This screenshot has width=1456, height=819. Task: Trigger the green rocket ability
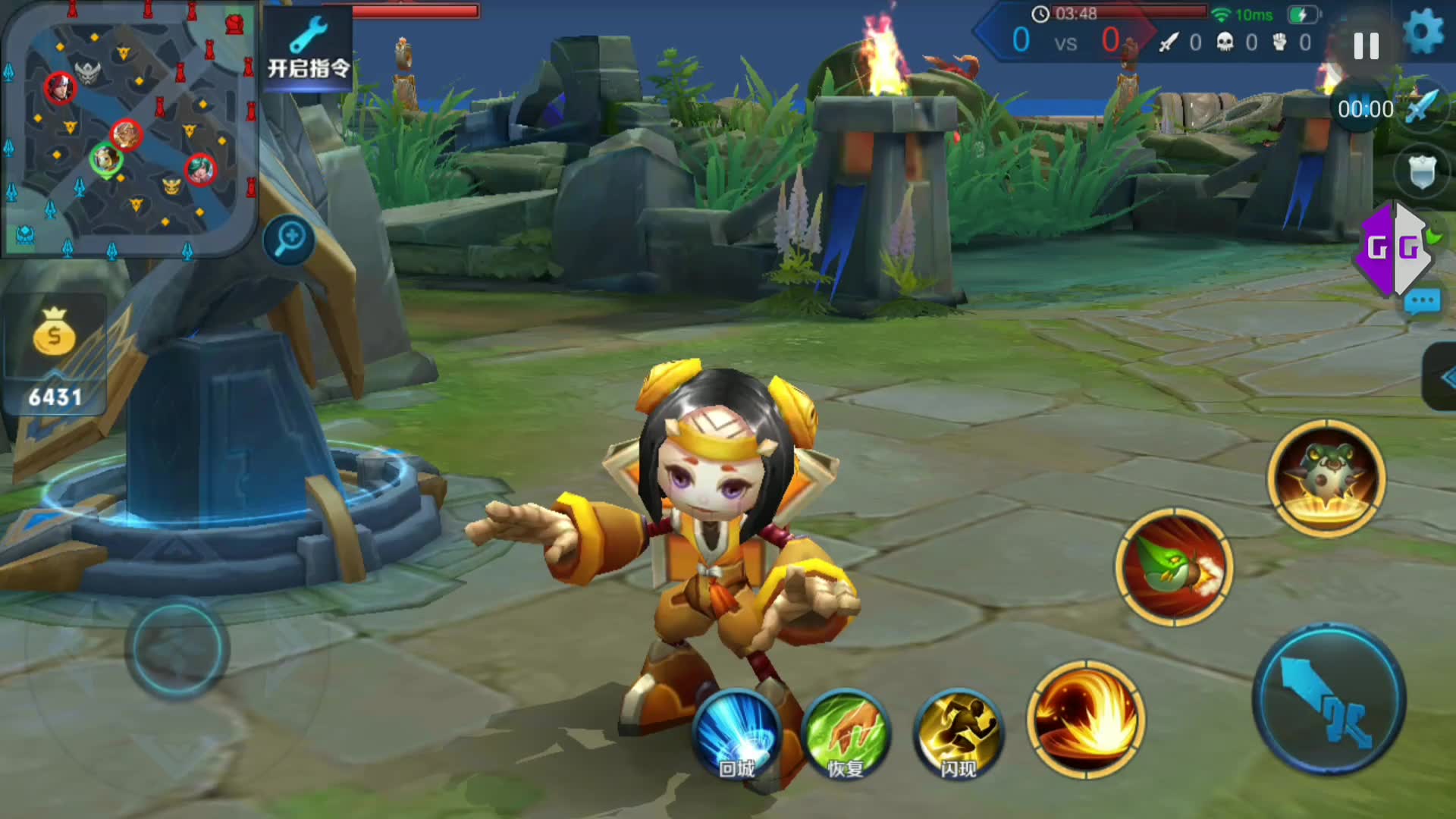(1174, 567)
